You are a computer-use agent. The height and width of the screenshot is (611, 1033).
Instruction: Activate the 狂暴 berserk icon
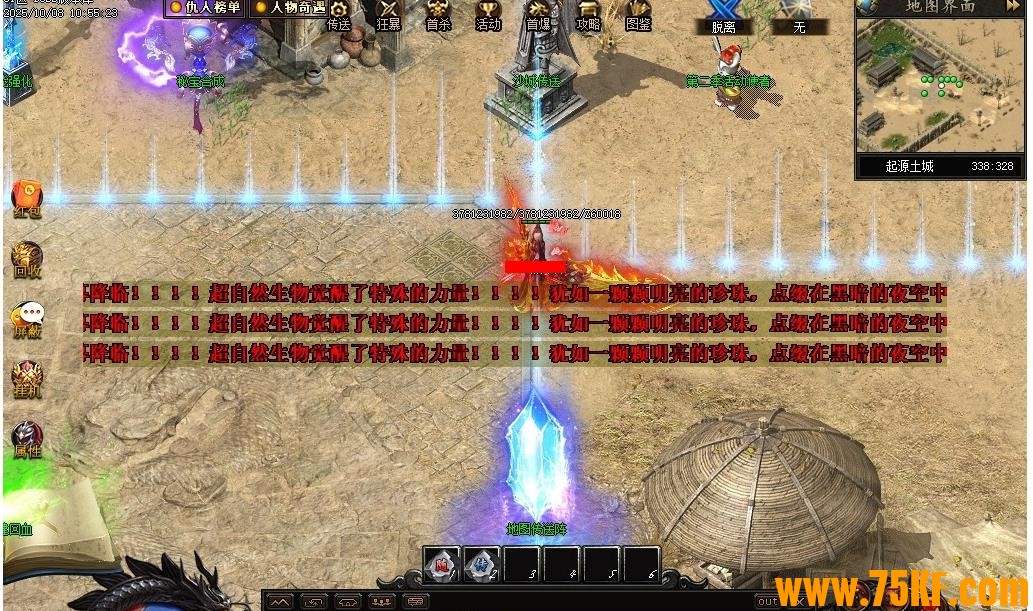click(388, 14)
